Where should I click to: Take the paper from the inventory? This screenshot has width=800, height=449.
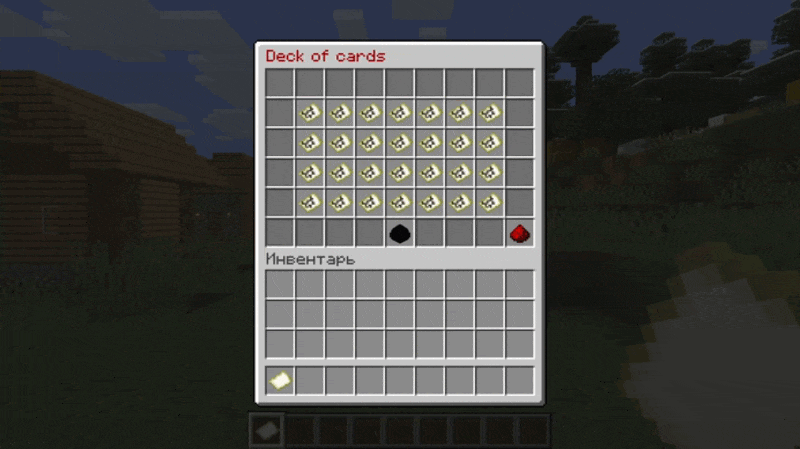[280, 380]
